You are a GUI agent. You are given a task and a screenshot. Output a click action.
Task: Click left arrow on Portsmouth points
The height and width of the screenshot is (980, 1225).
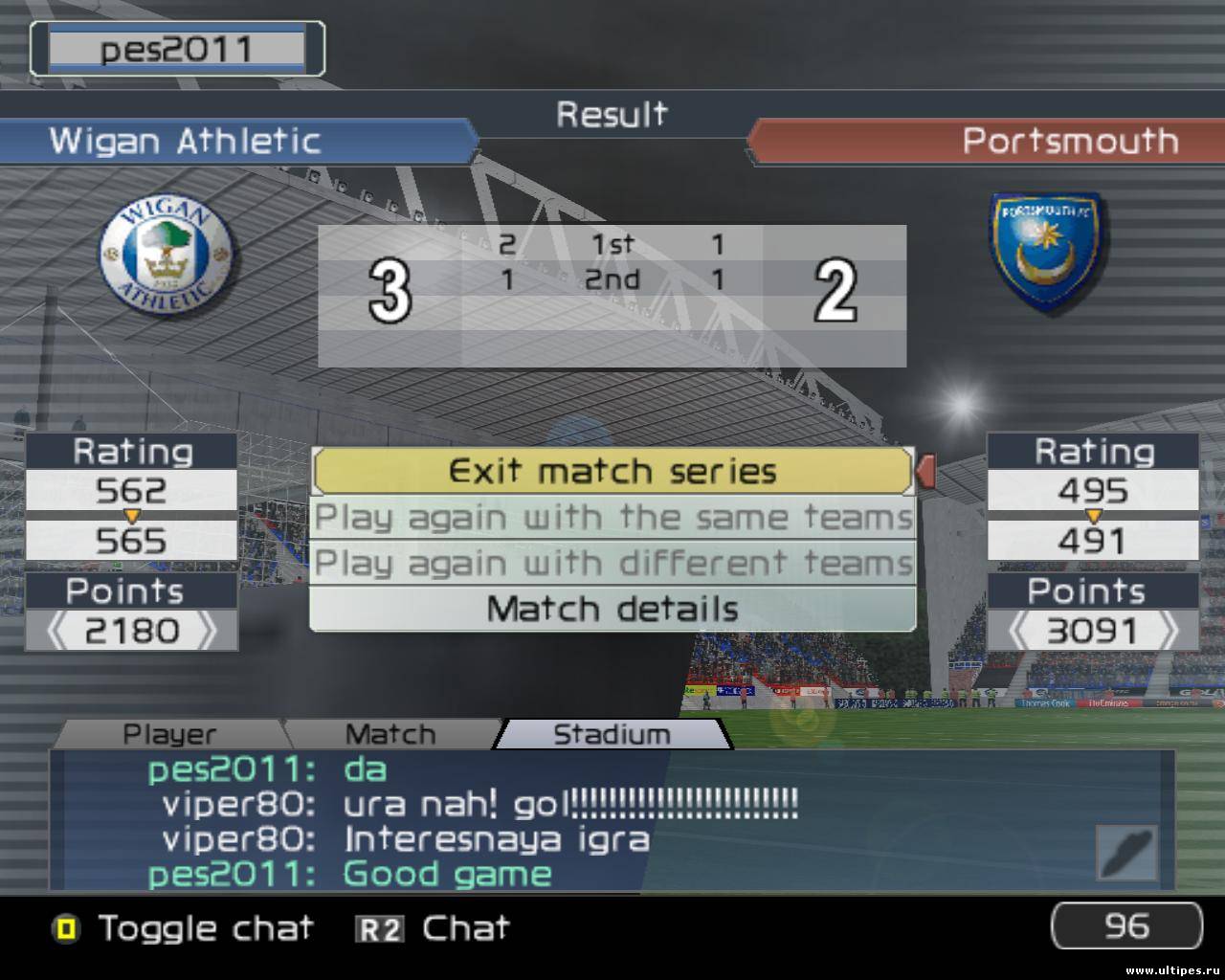[1021, 632]
